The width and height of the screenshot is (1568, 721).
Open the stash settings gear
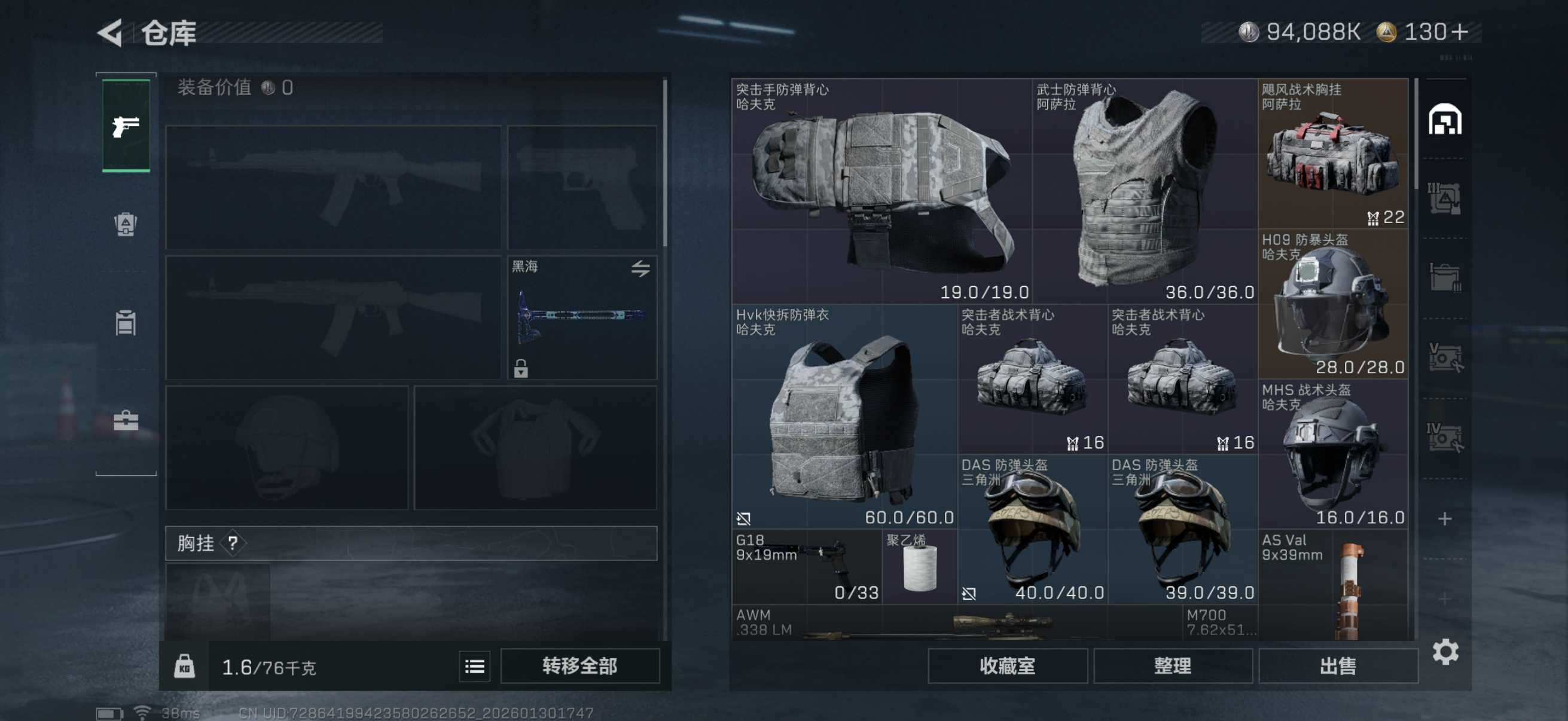[x=1445, y=652]
